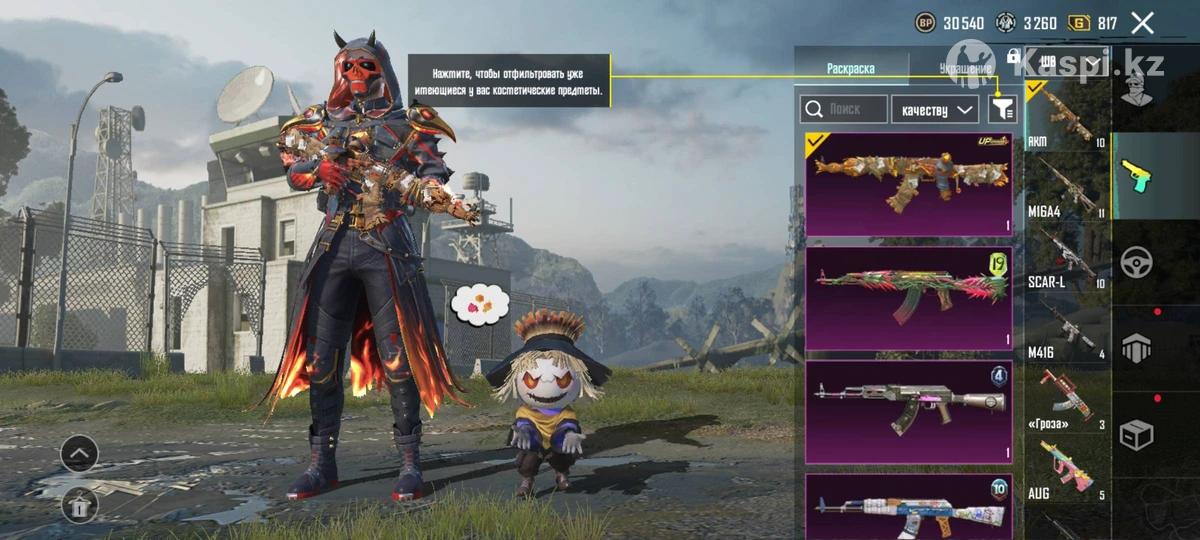Switch to the steering wheel vehicle category

coord(1136,261)
